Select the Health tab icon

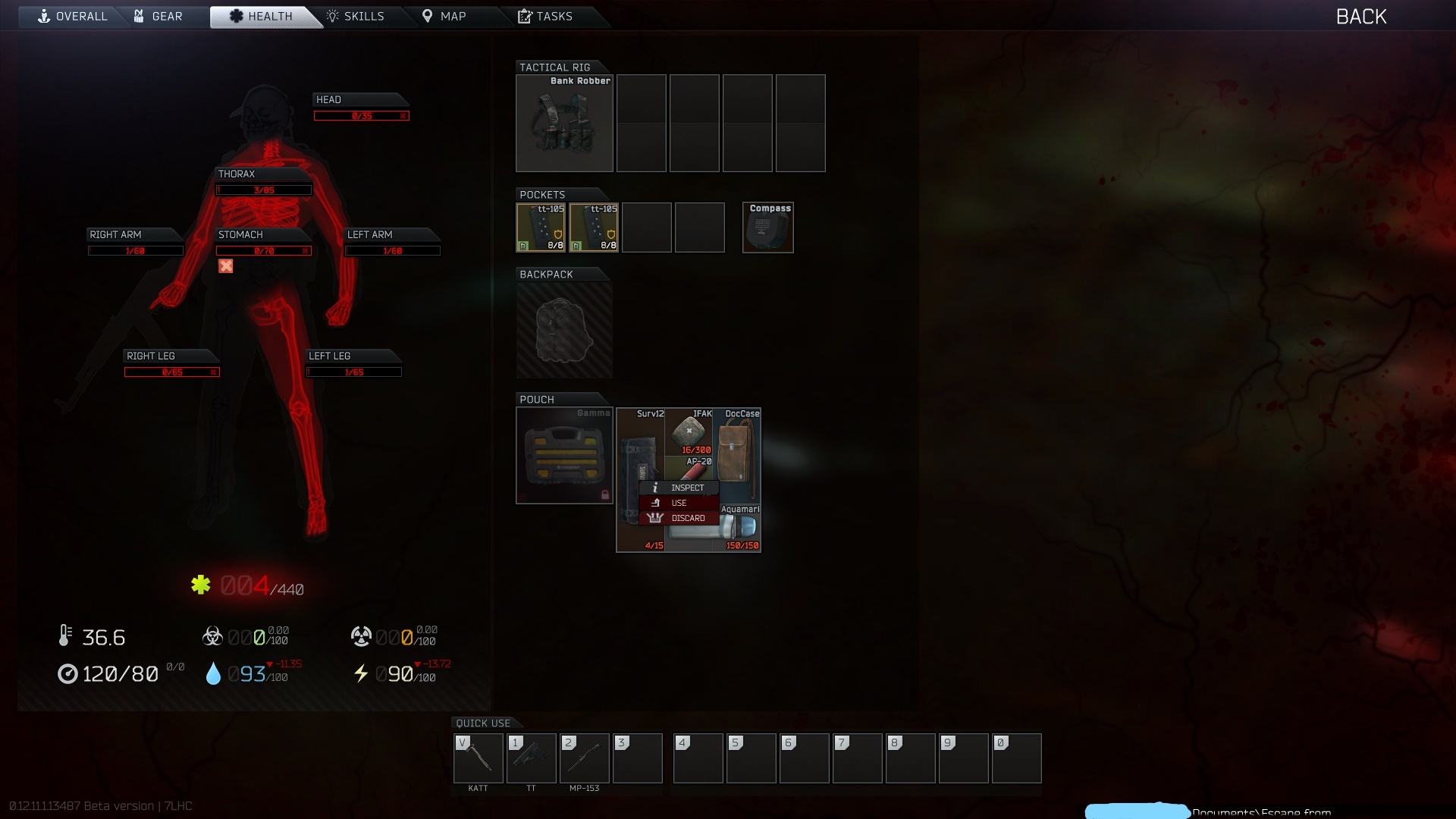tap(236, 16)
